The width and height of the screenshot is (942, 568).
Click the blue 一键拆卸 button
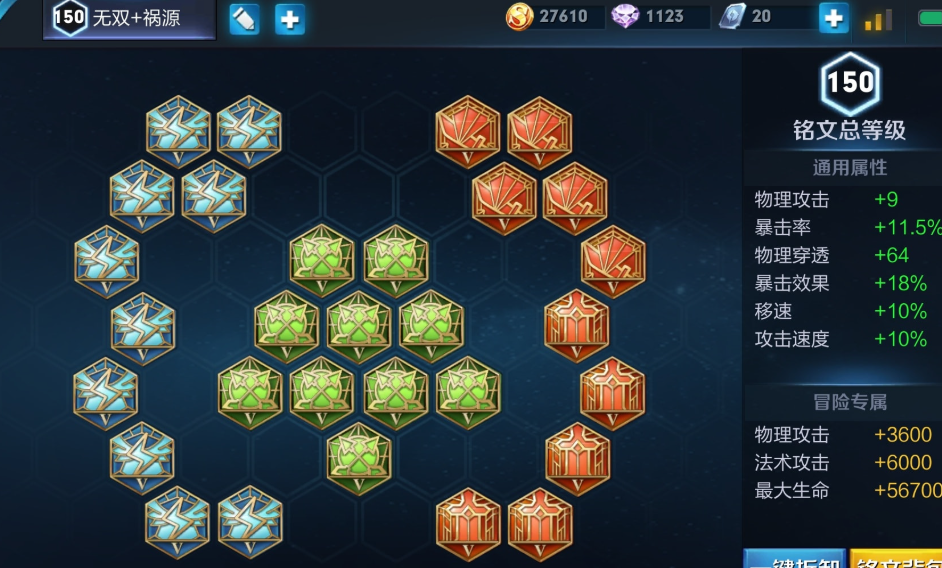[x=795, y=559]
